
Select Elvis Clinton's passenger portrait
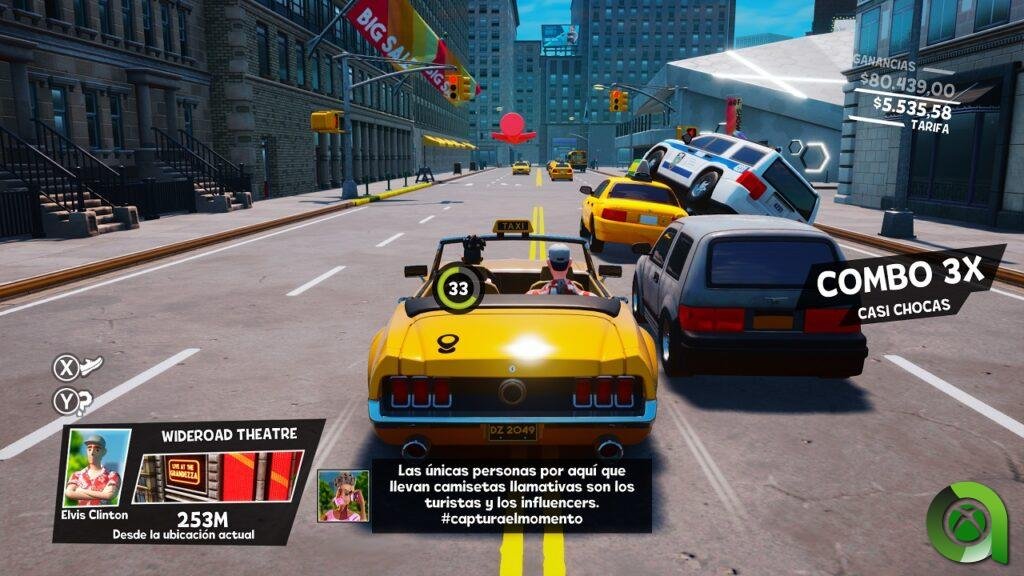coord(97,468)
